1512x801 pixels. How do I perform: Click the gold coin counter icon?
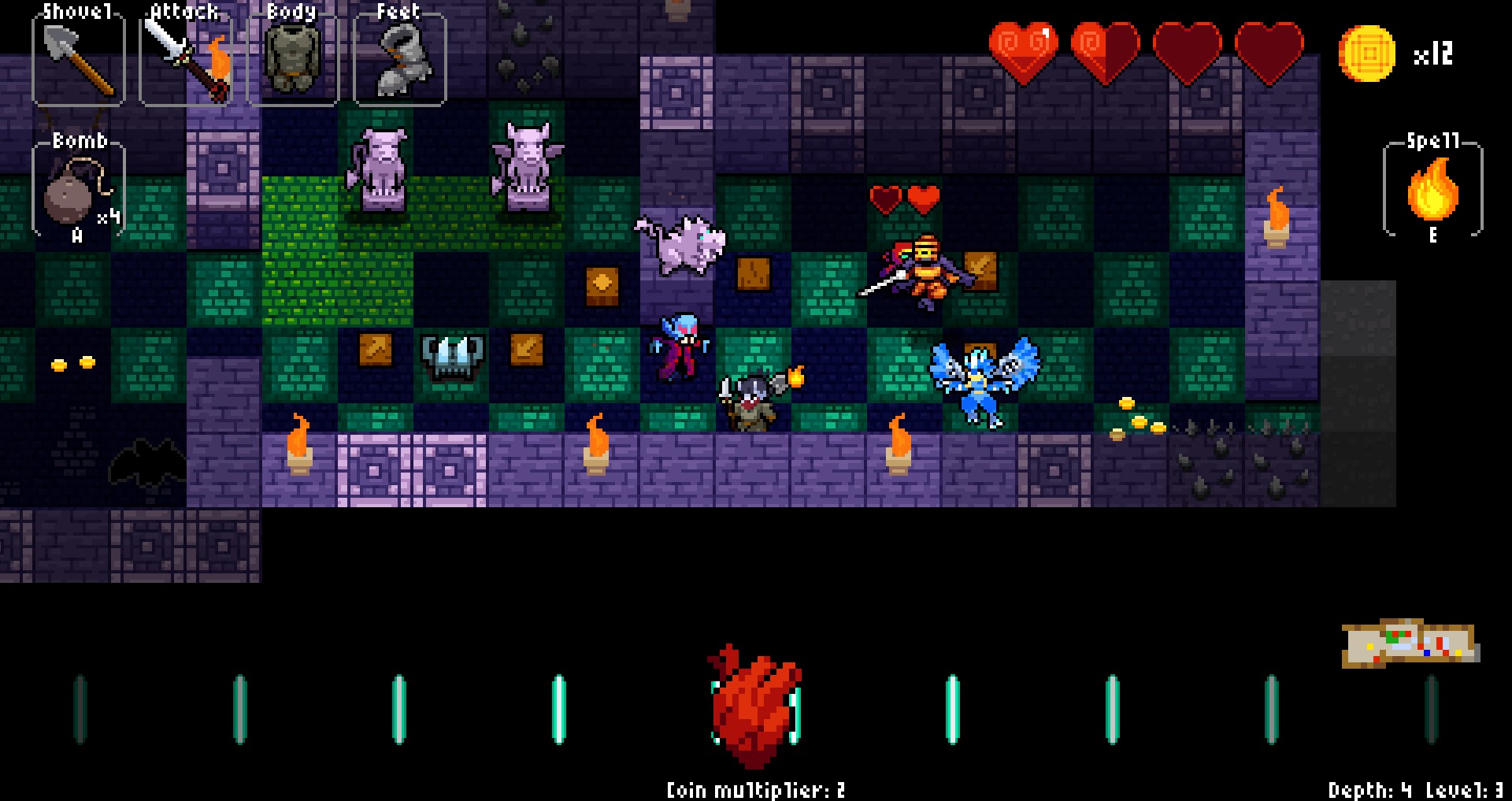click(x=1367, y=54)
